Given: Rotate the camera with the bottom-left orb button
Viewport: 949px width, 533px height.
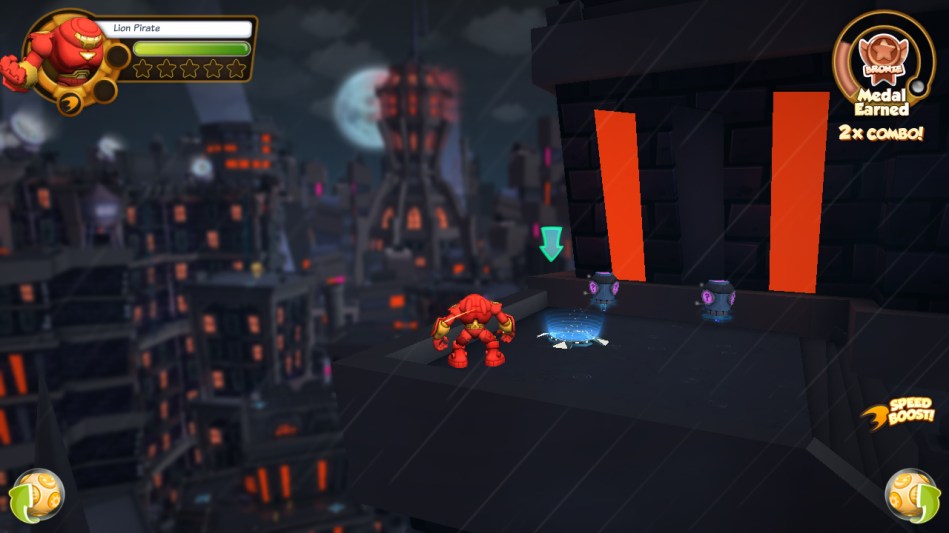Looking at the screenshot, I should (x=37, y=494).
